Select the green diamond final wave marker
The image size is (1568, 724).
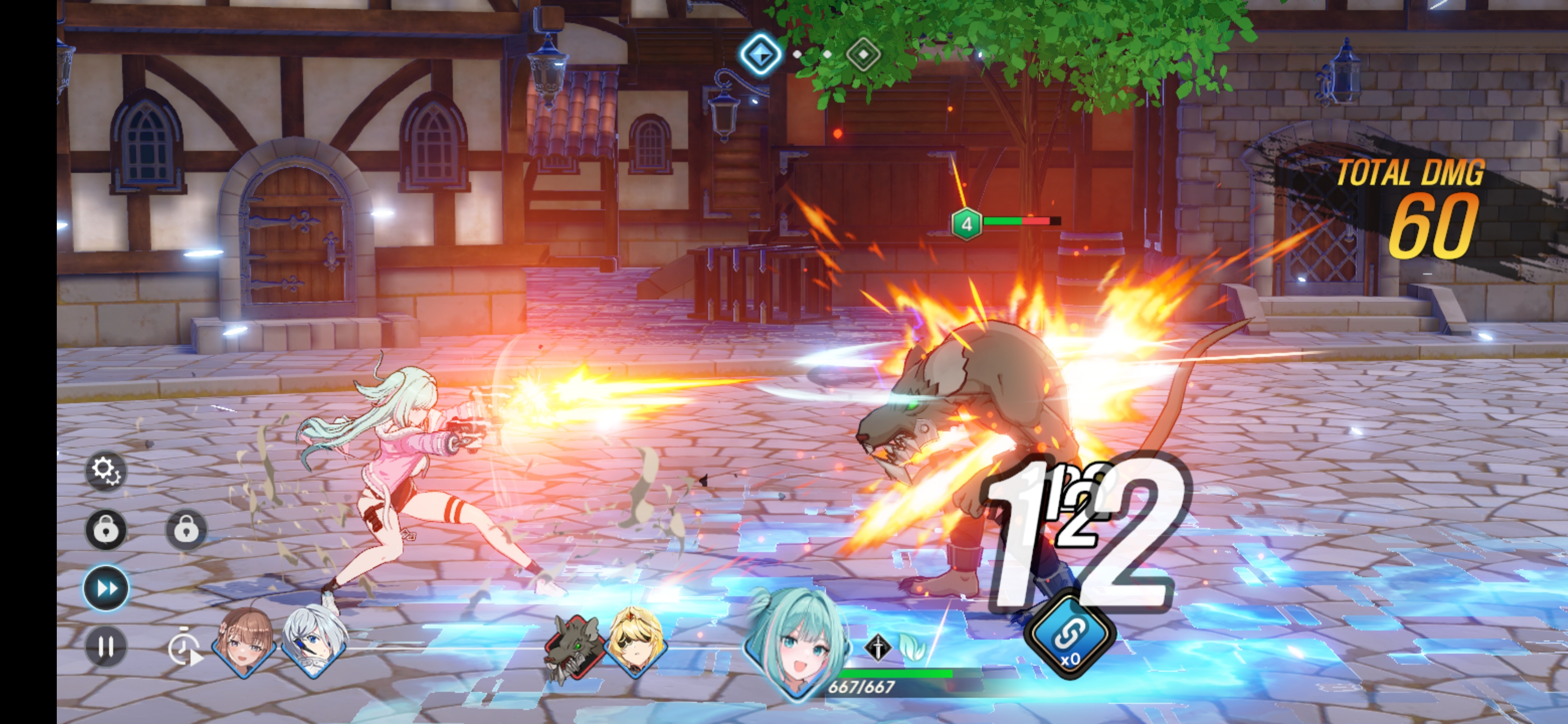863,55
